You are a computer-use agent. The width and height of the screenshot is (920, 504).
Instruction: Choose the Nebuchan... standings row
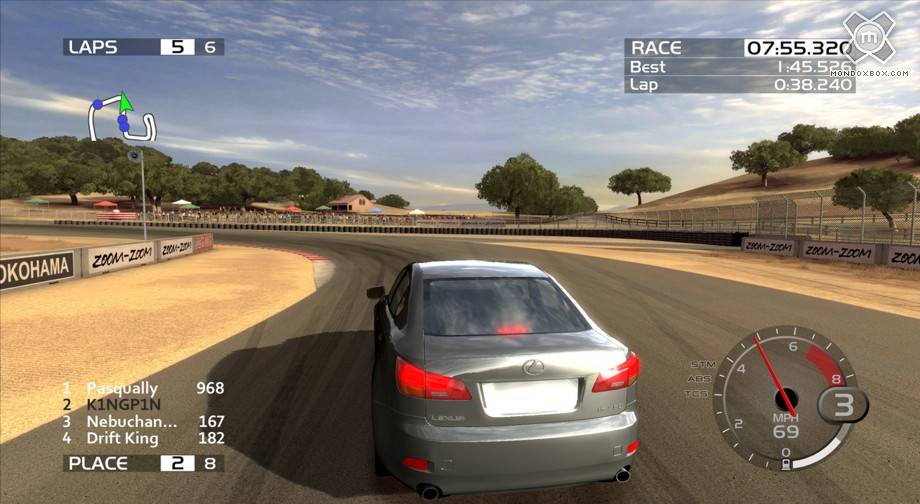click(x=142, y=422)
